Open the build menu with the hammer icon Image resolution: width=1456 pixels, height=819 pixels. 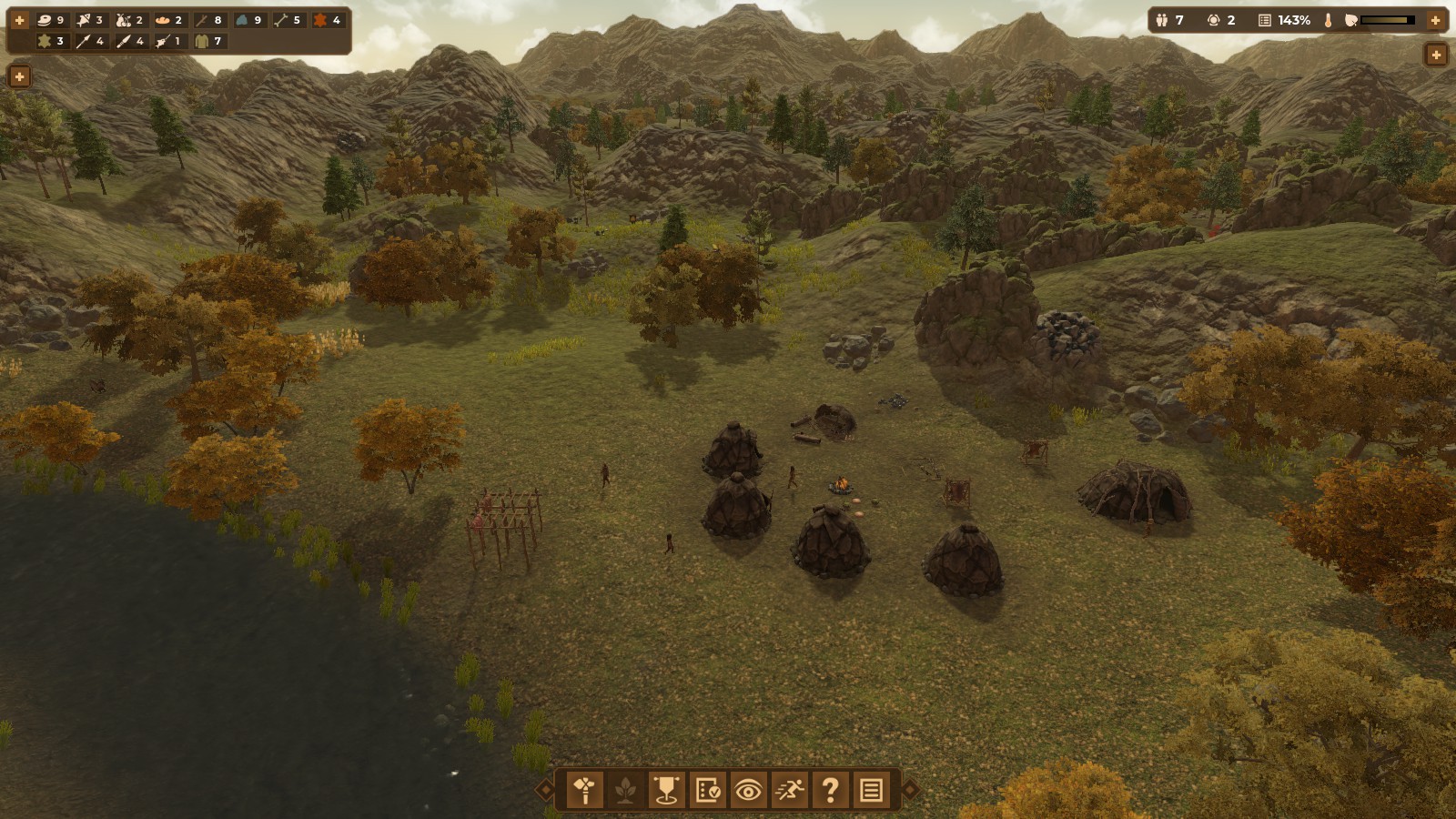pyautogui.click(x=585, y=790)
